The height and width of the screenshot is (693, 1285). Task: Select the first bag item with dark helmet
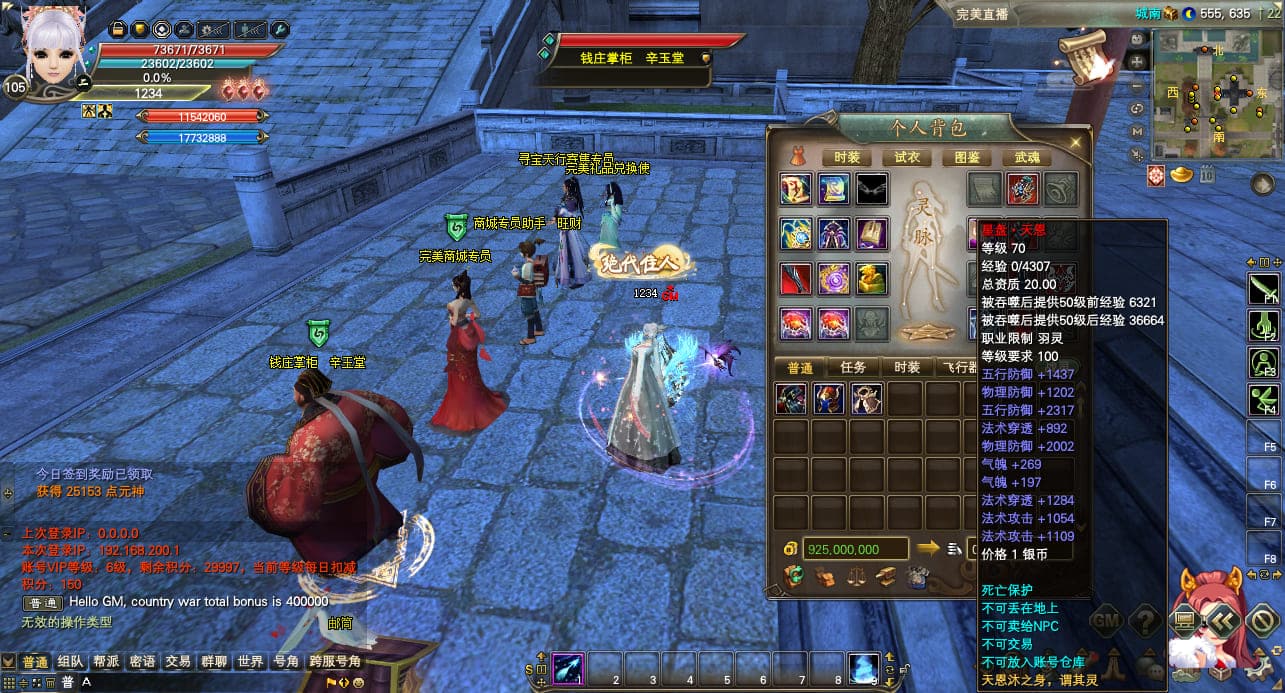(x=791, y=398)
